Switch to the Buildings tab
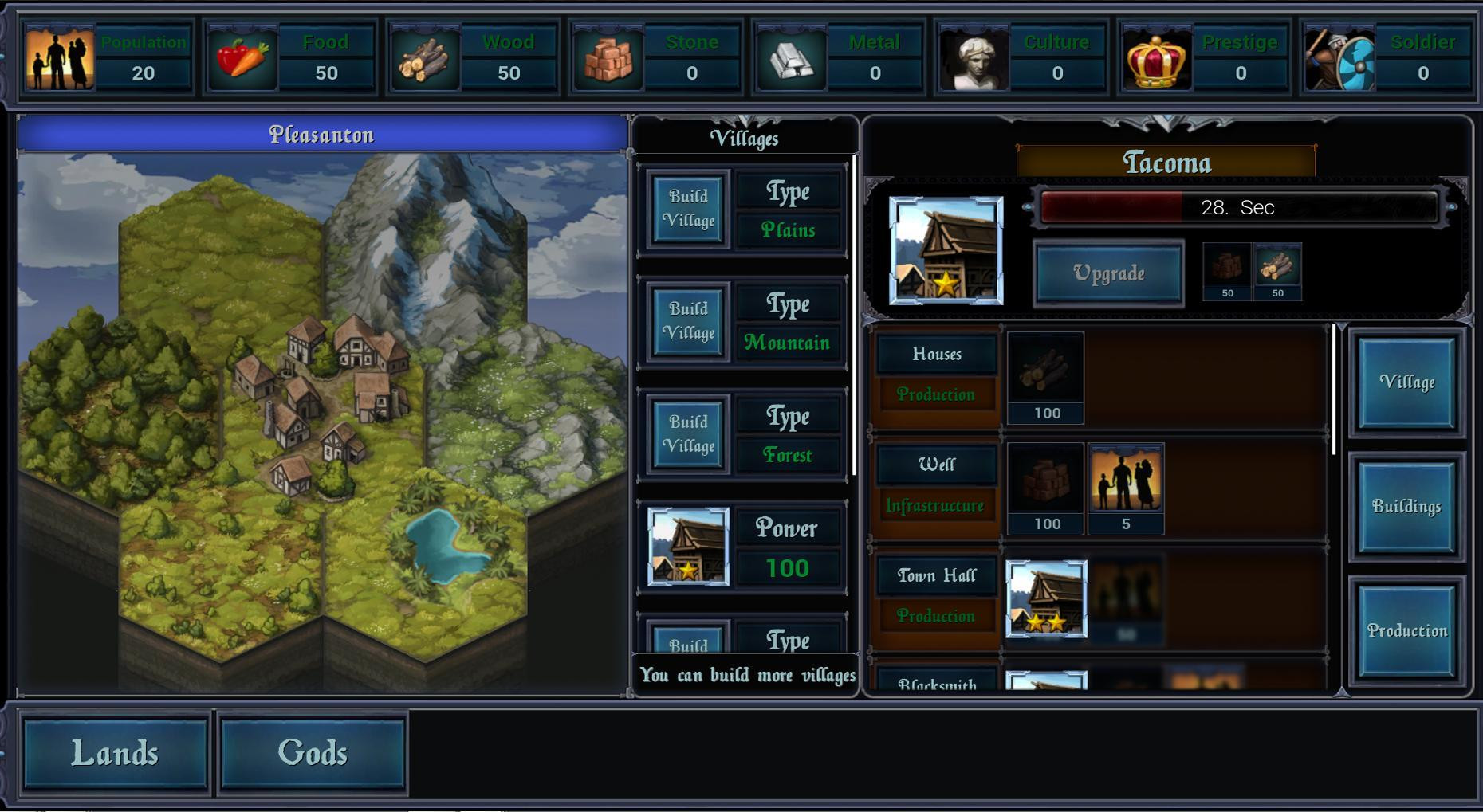 tap(1406, 507)
